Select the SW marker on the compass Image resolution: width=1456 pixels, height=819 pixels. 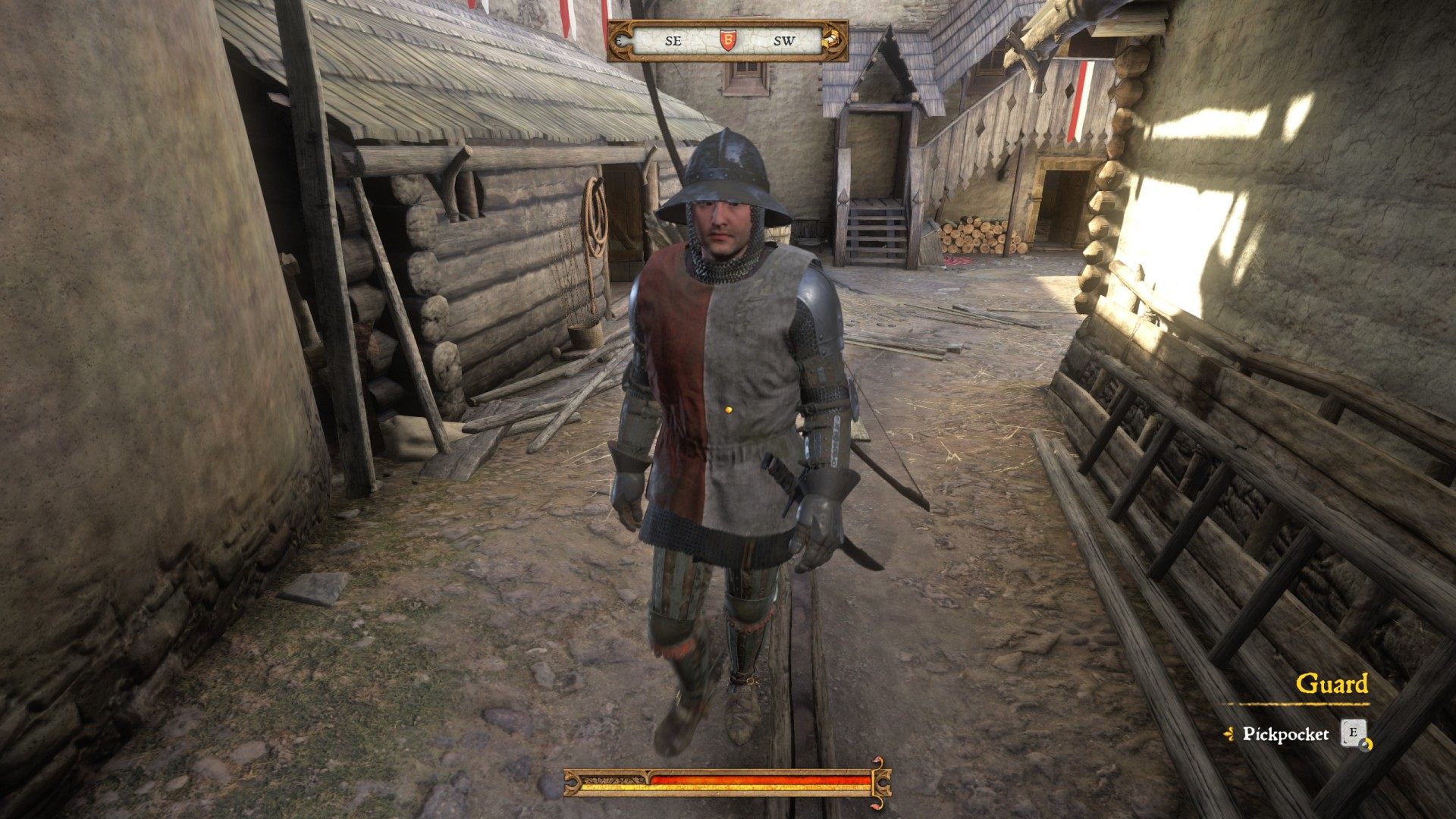click(x=786, y=40)
